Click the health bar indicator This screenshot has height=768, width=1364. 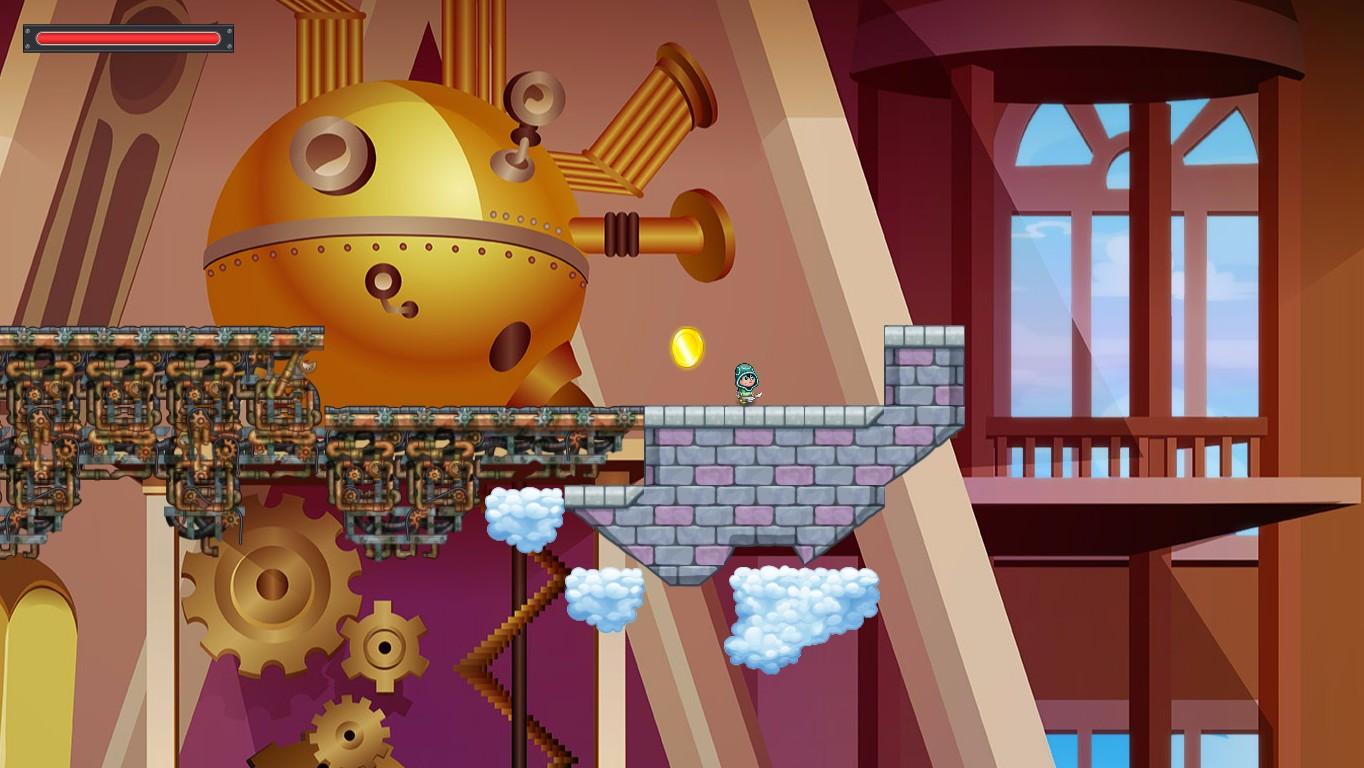(130, 38)
